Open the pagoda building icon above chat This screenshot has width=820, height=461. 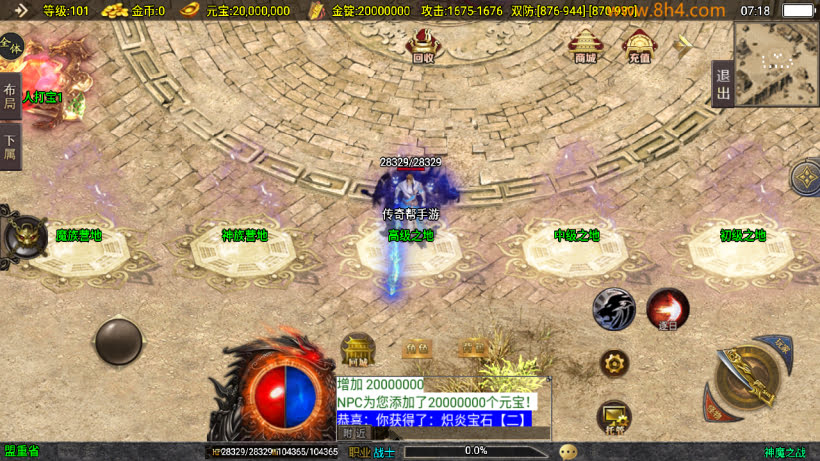coord(358,349)
